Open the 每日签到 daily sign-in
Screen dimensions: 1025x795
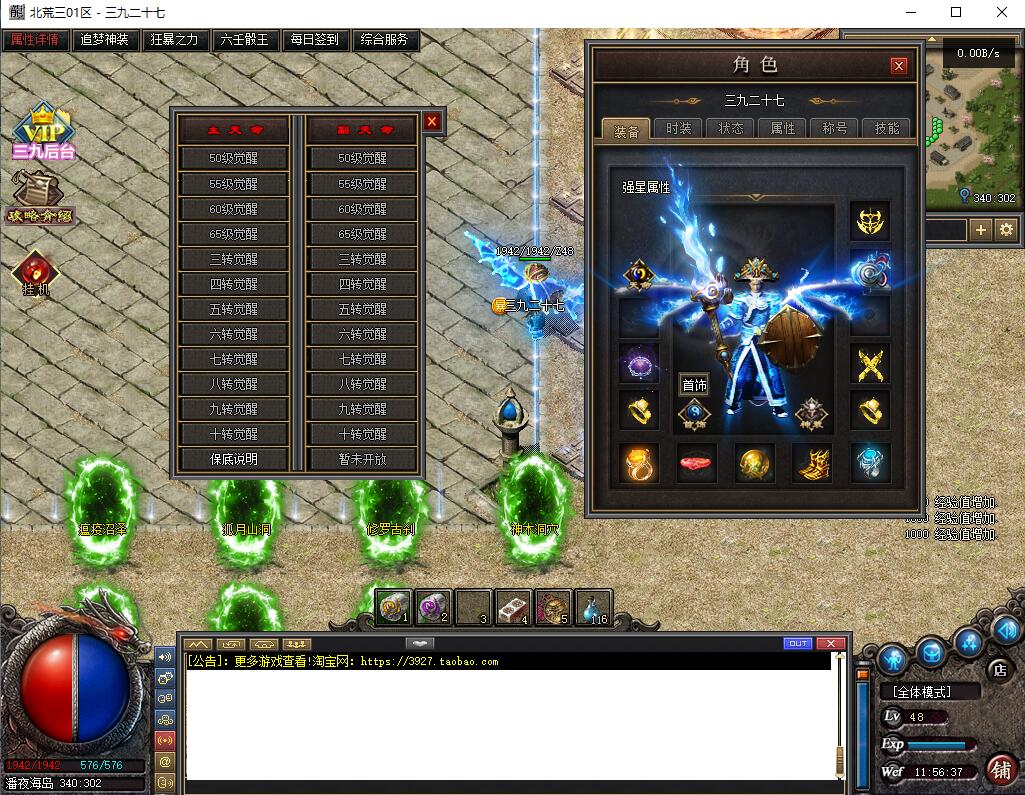(x=315, y=40)
